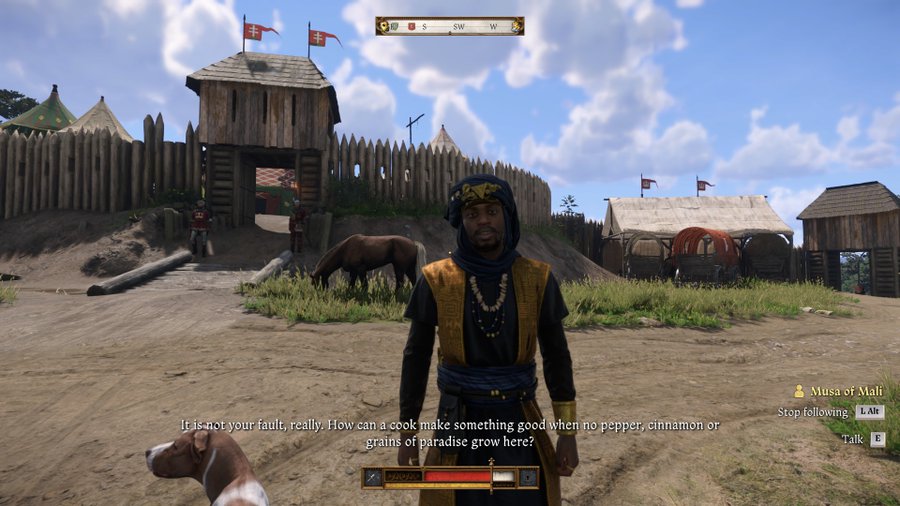Screen dimensions: 900x506
Task: Click the green shield marker on the compass
Action: coord(395,26)
